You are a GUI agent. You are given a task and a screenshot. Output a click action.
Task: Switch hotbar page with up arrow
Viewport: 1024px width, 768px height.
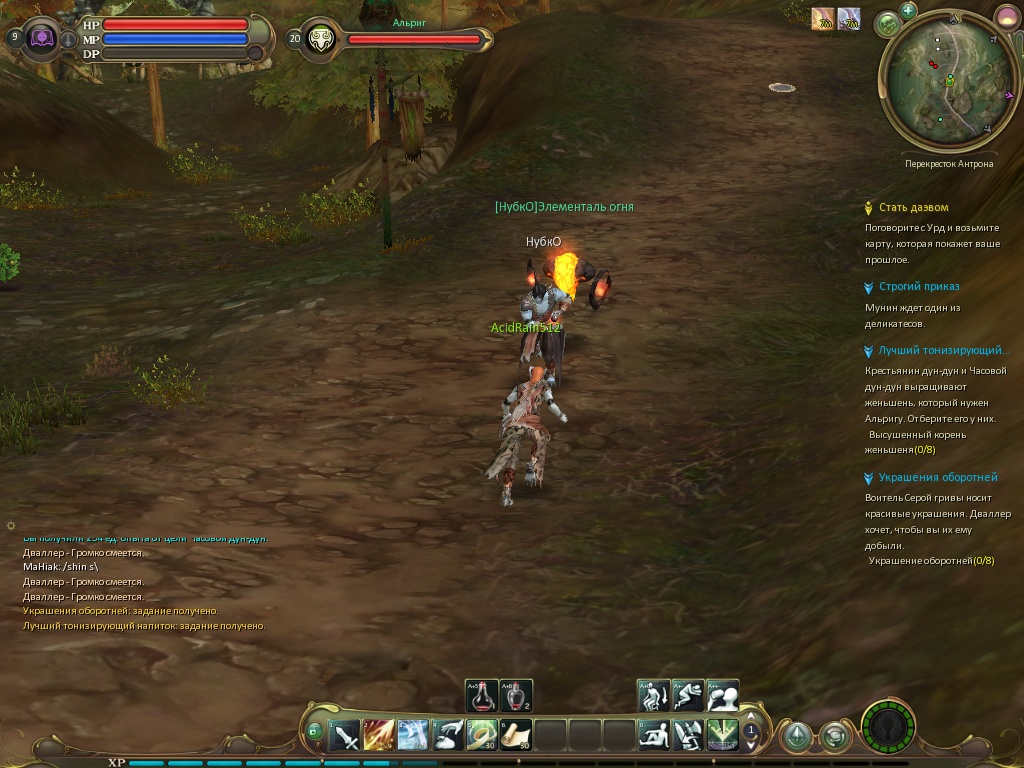tap(751, 719)
